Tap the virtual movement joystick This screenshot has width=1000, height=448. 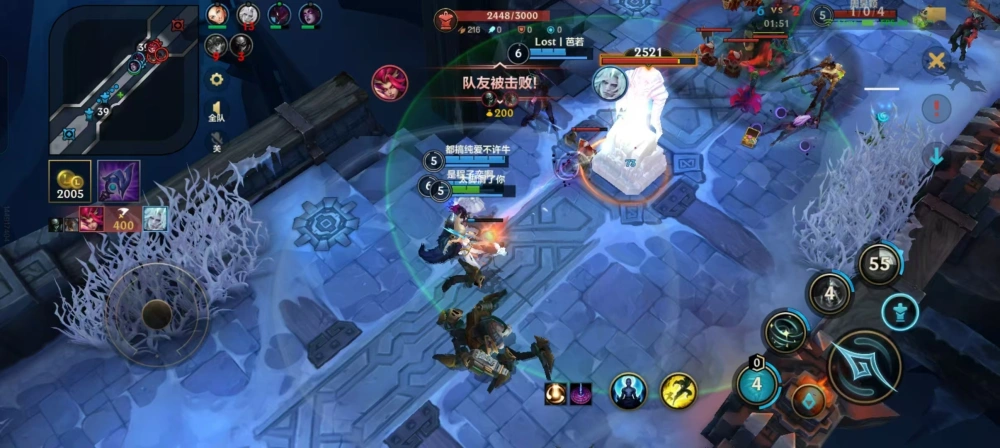point(157,314)
